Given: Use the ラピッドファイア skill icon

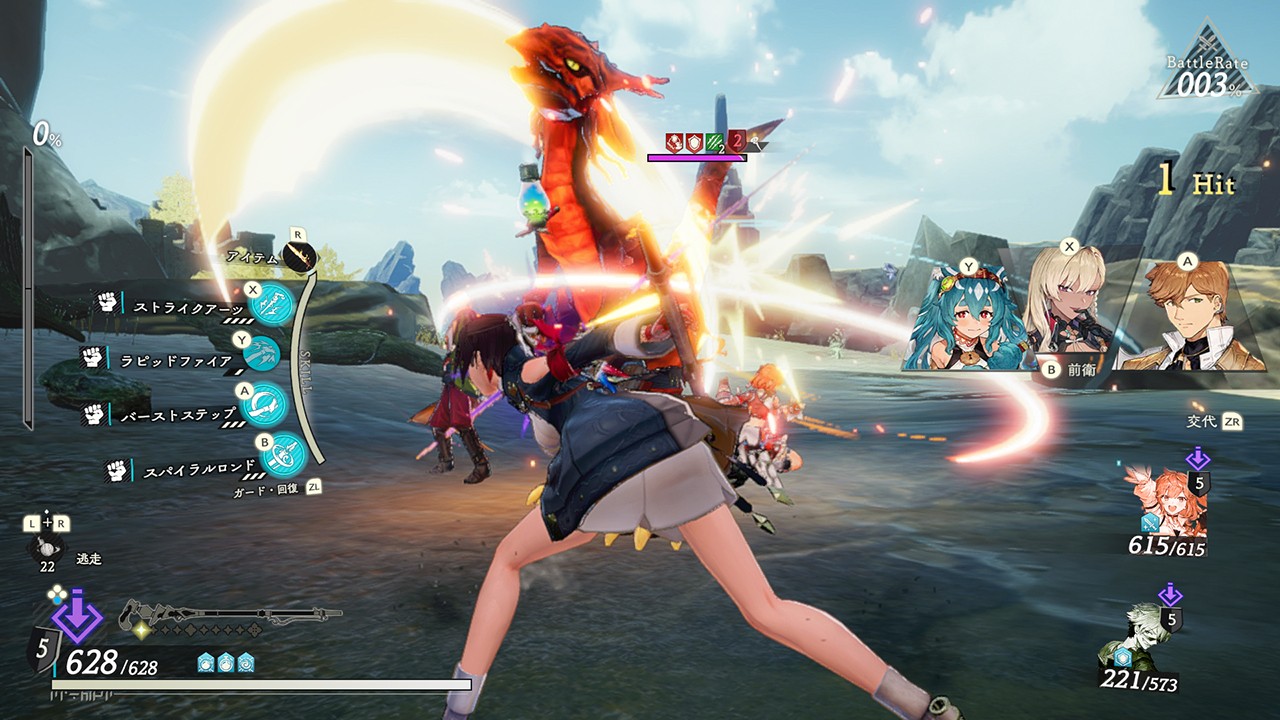Looking at the screenshot, I should pos(262,353).
